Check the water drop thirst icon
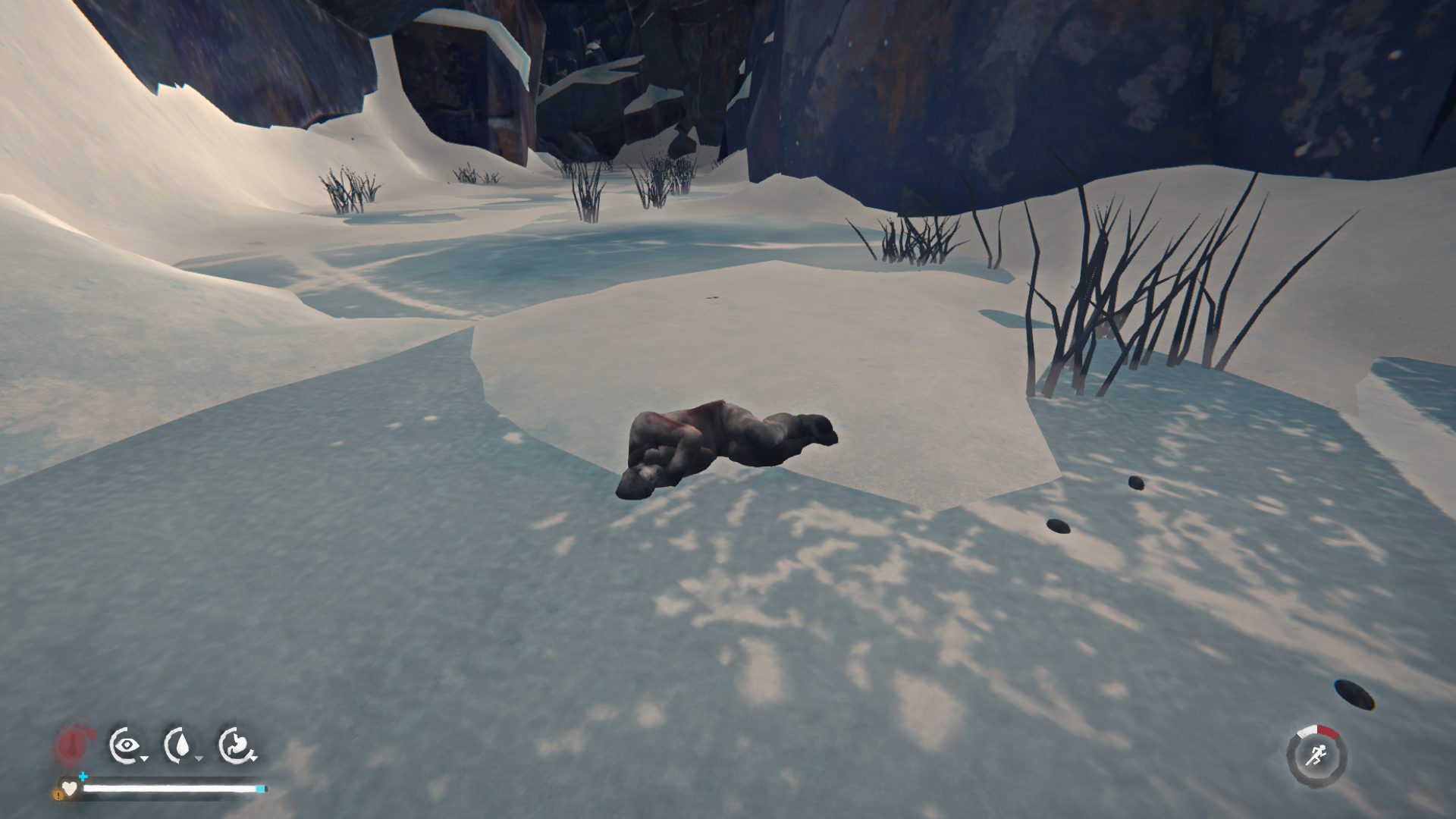Viewport: 1456px width, 819px height. pyautogui.click(x=180, y=745)
